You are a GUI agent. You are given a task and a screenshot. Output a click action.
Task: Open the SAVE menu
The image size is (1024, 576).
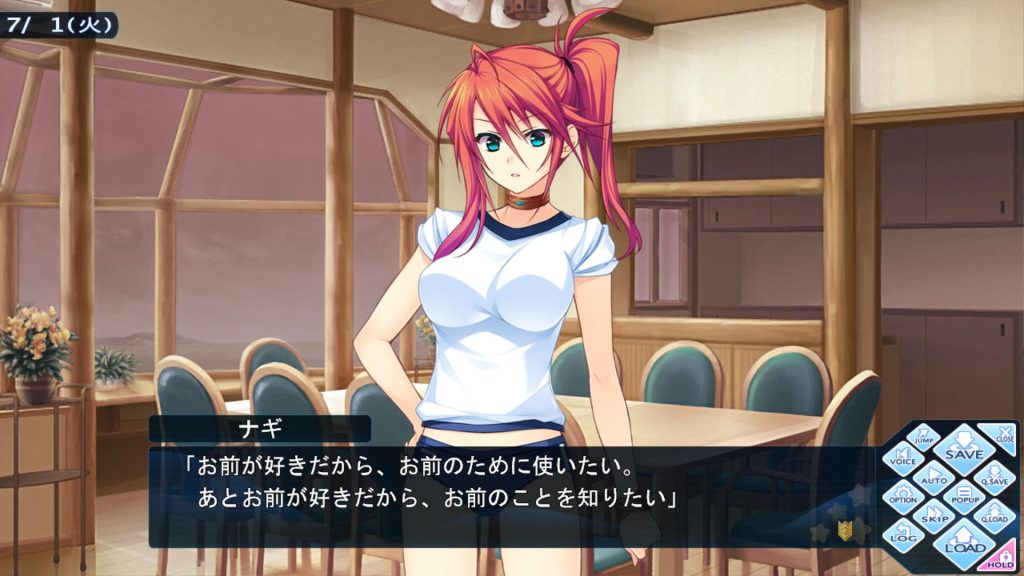pos(964,449)
